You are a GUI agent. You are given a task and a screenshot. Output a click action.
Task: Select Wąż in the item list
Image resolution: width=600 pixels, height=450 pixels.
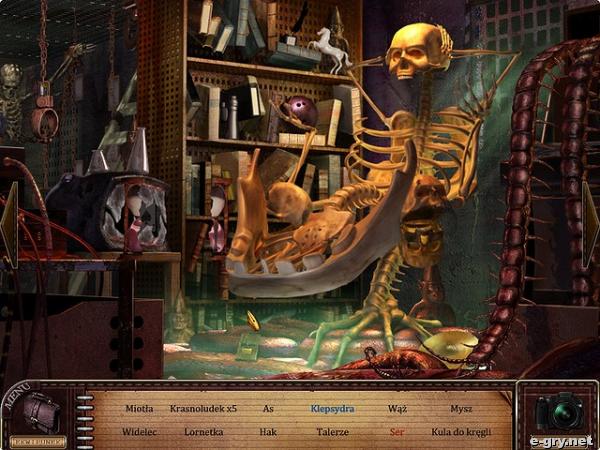point(397,408)
